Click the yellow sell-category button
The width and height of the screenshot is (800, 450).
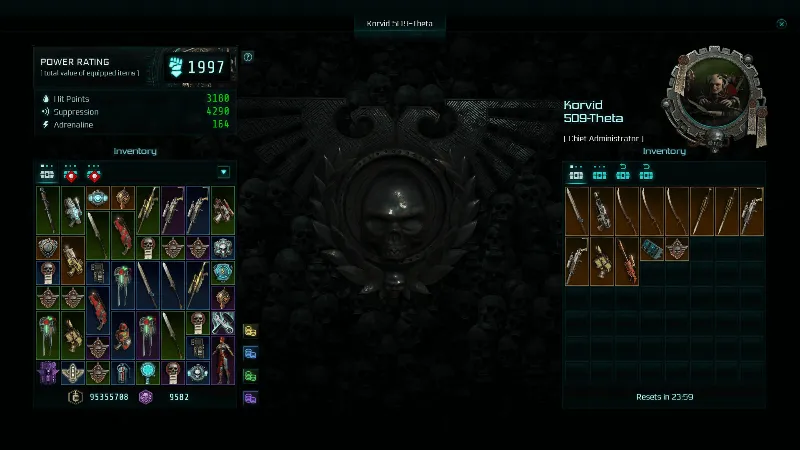coord(250,330)
